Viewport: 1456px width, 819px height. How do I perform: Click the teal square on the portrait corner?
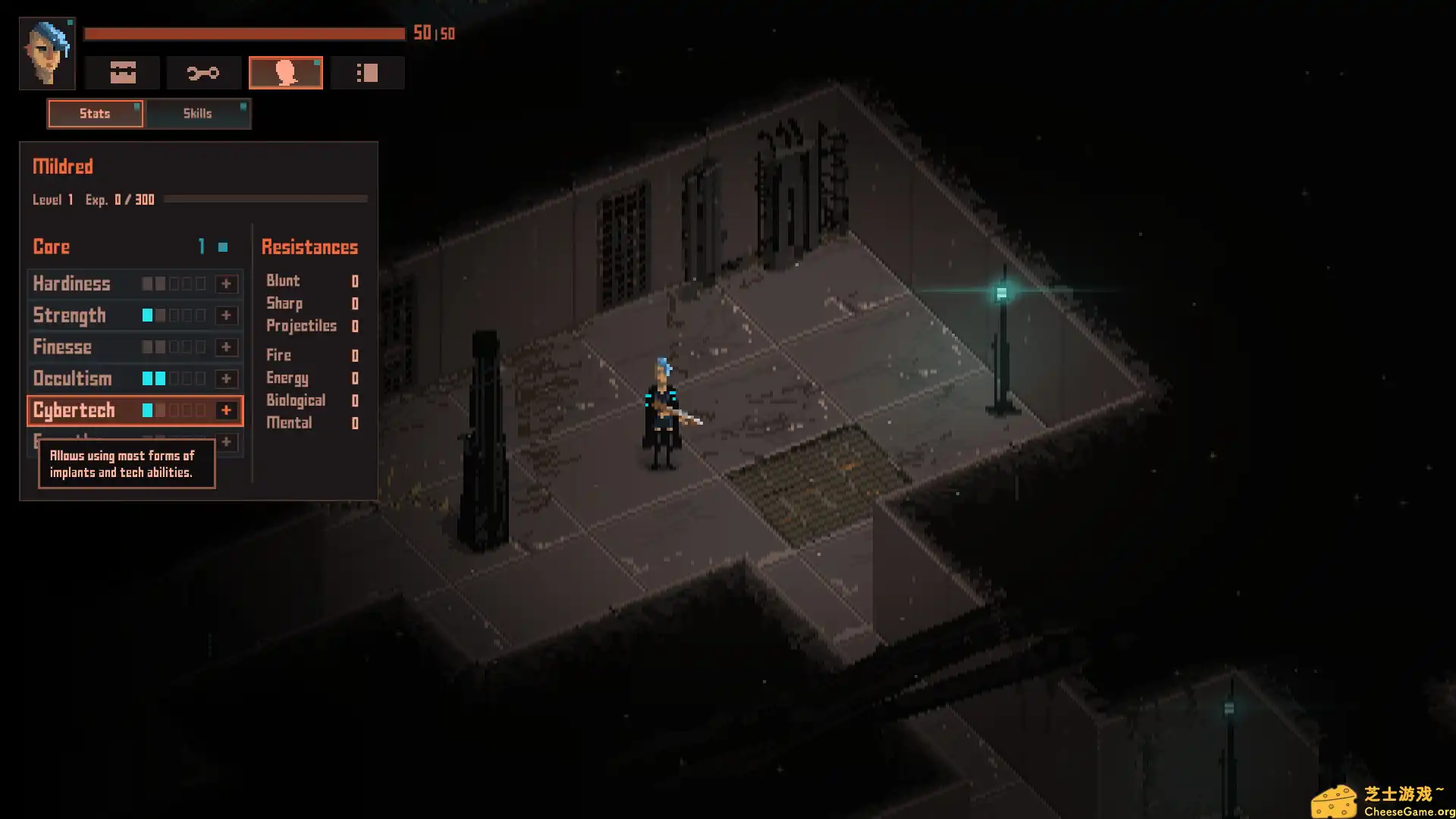click(71, 23)
